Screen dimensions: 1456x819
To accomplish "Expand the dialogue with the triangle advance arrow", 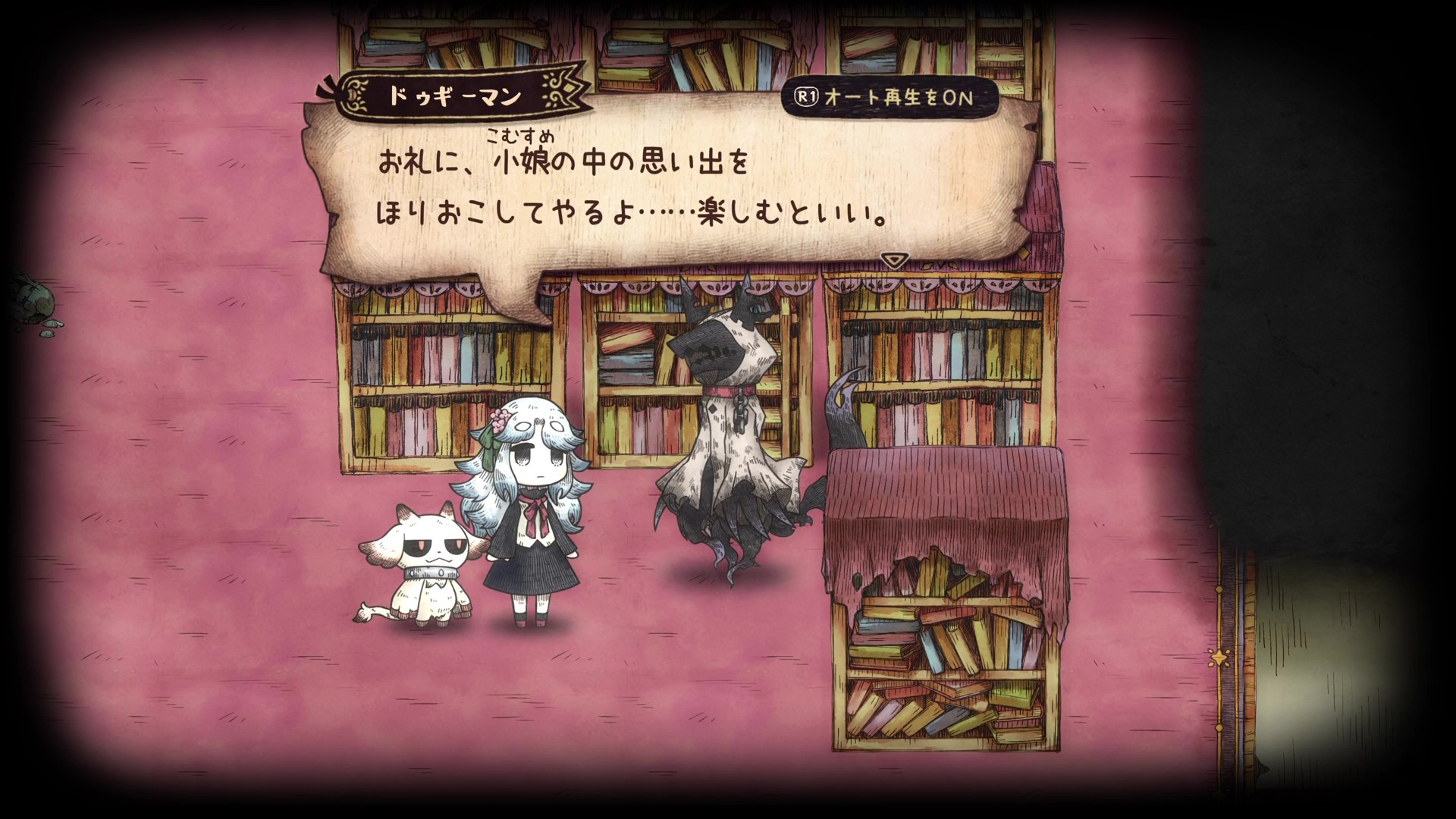I will 894,259.
